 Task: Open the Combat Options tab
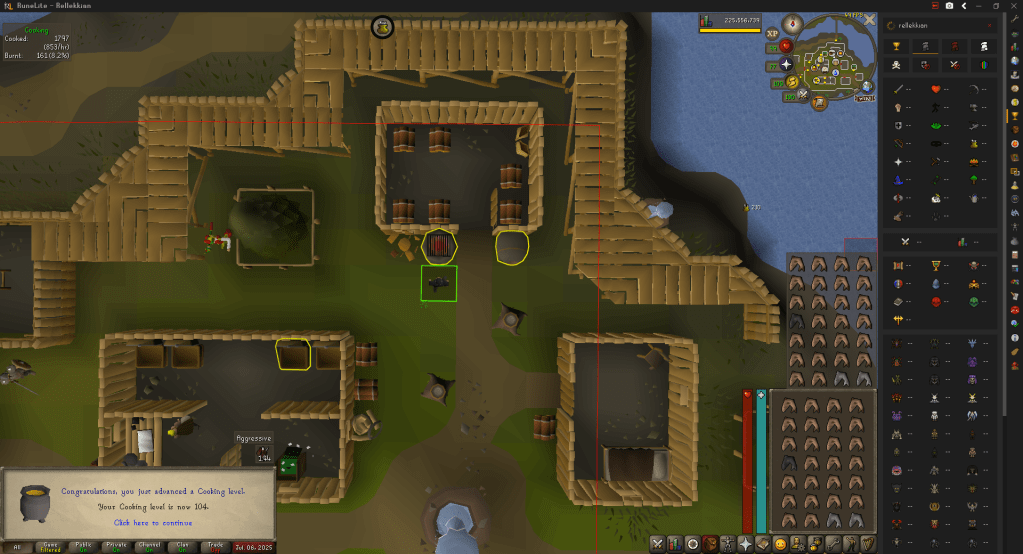click(659, 543)
